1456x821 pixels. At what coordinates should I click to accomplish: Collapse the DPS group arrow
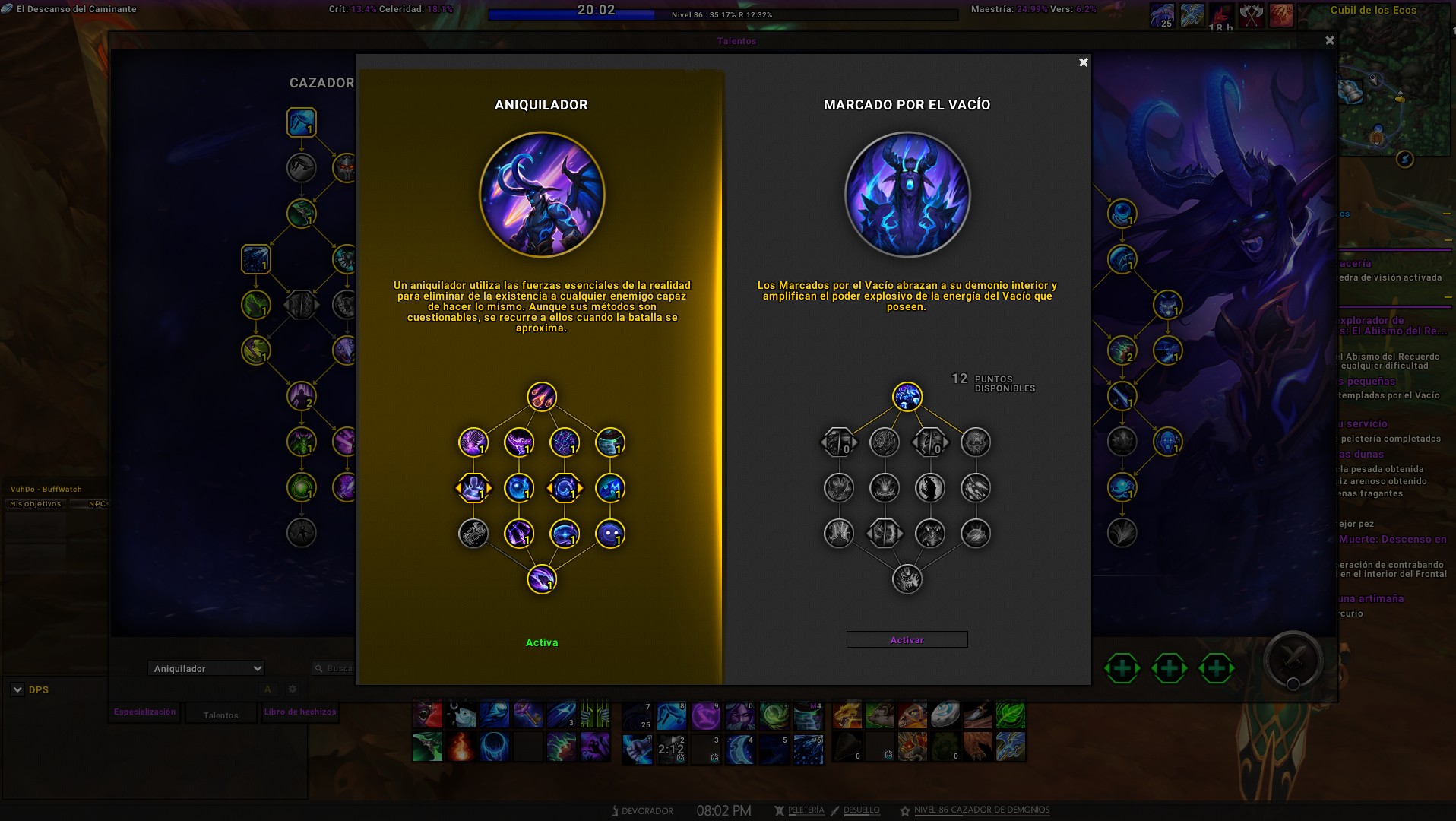(17, 689)
